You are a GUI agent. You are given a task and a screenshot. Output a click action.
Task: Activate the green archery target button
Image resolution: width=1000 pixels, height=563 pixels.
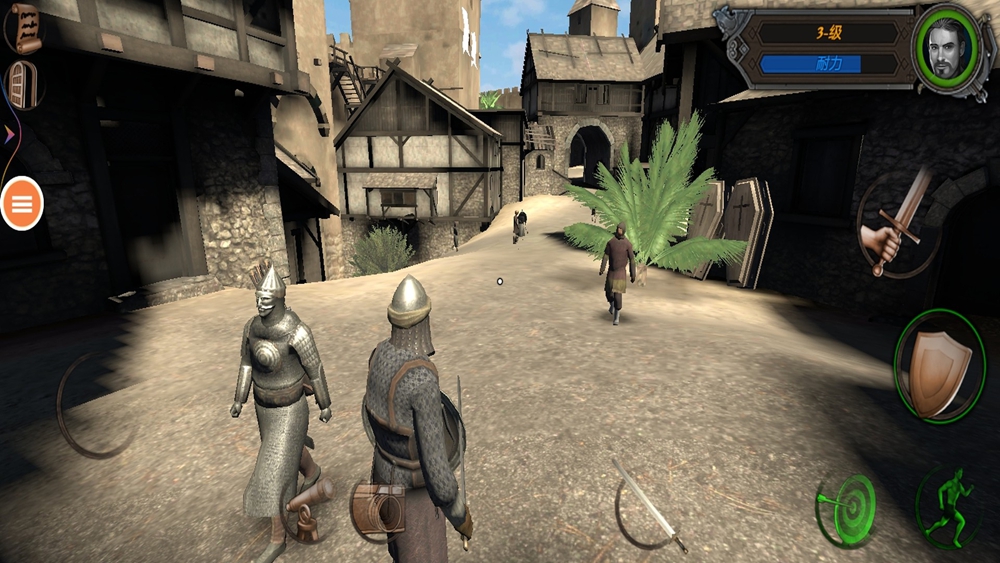(846, 510)
